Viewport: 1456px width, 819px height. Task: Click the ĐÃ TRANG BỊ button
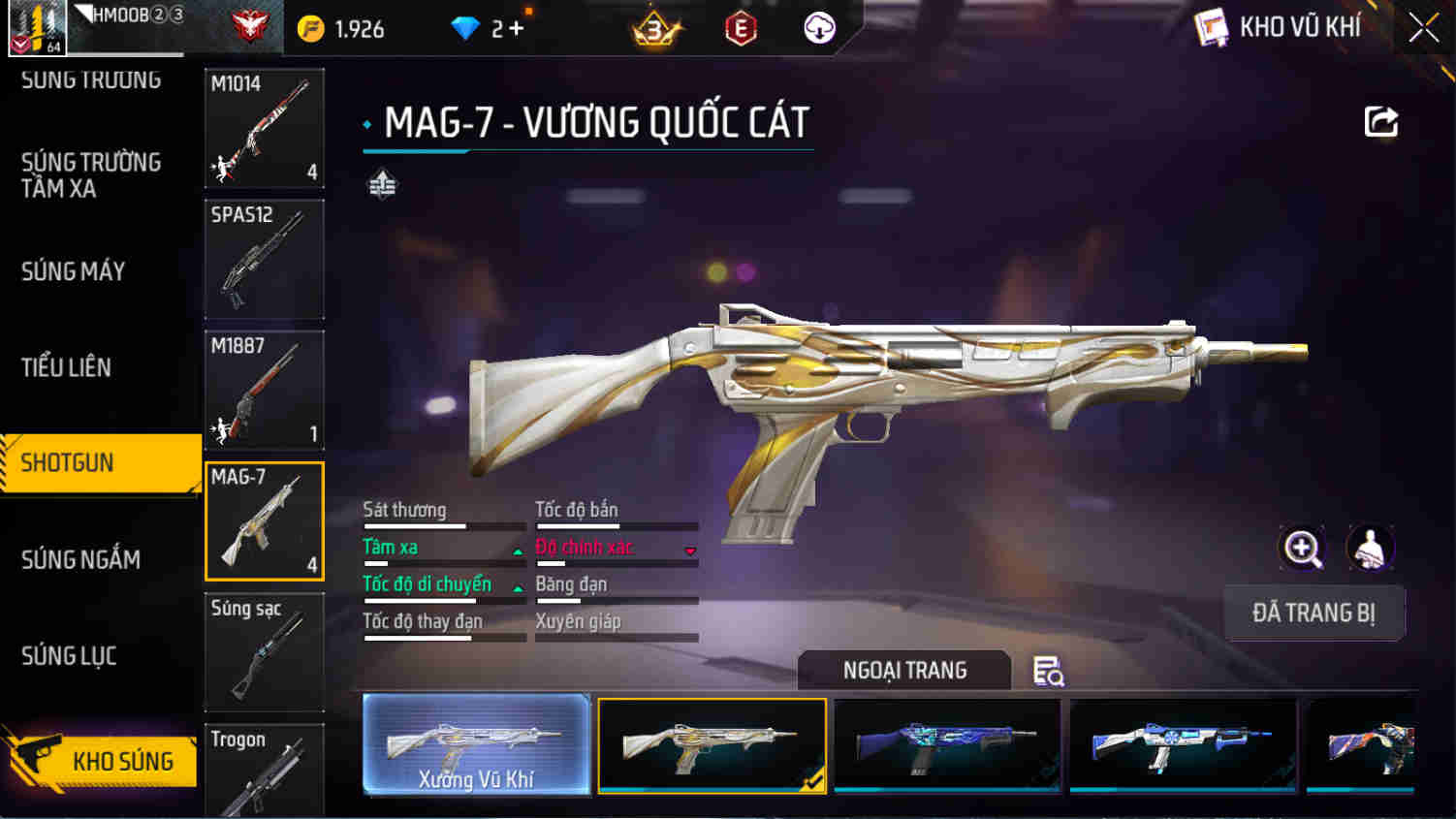[x=1314, y=613]
